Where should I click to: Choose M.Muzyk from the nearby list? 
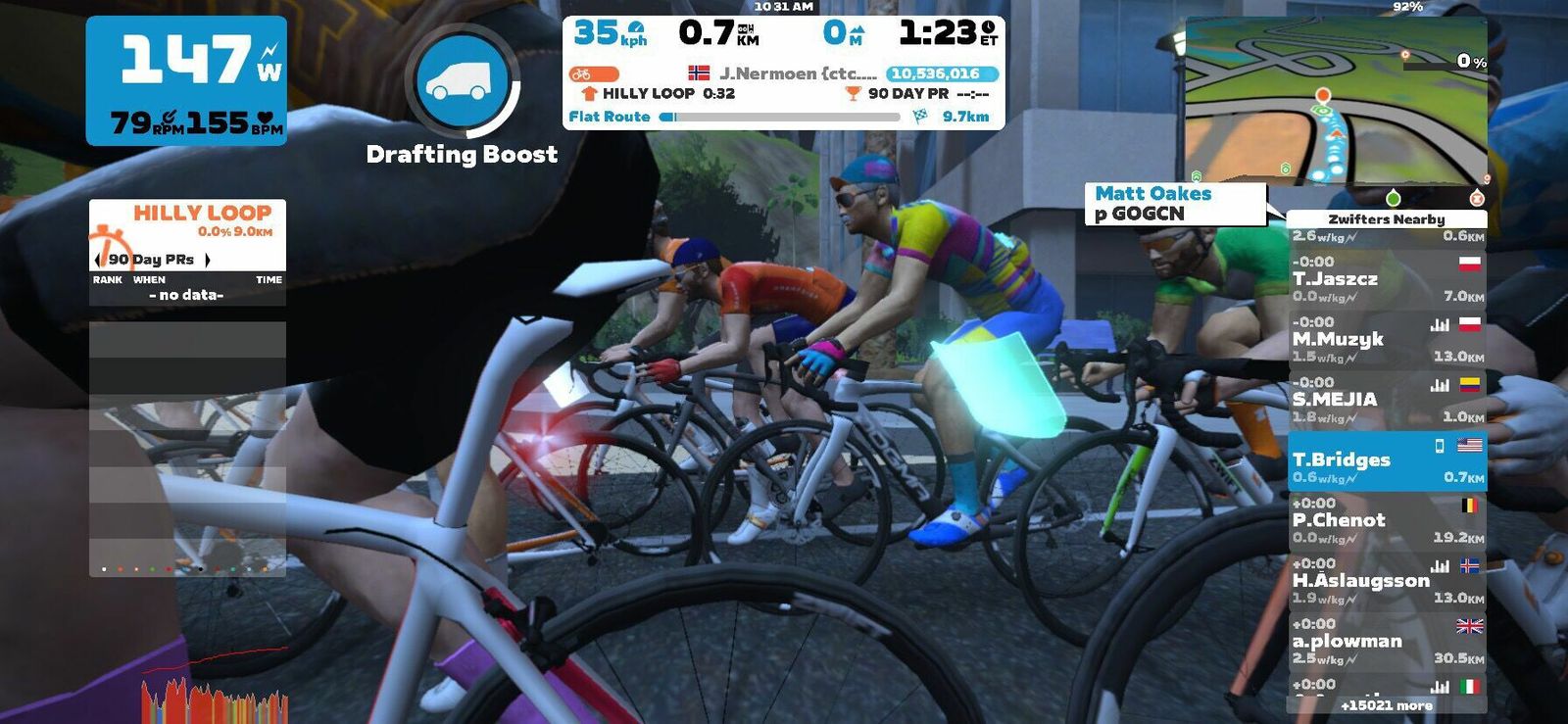point(1386,340)
